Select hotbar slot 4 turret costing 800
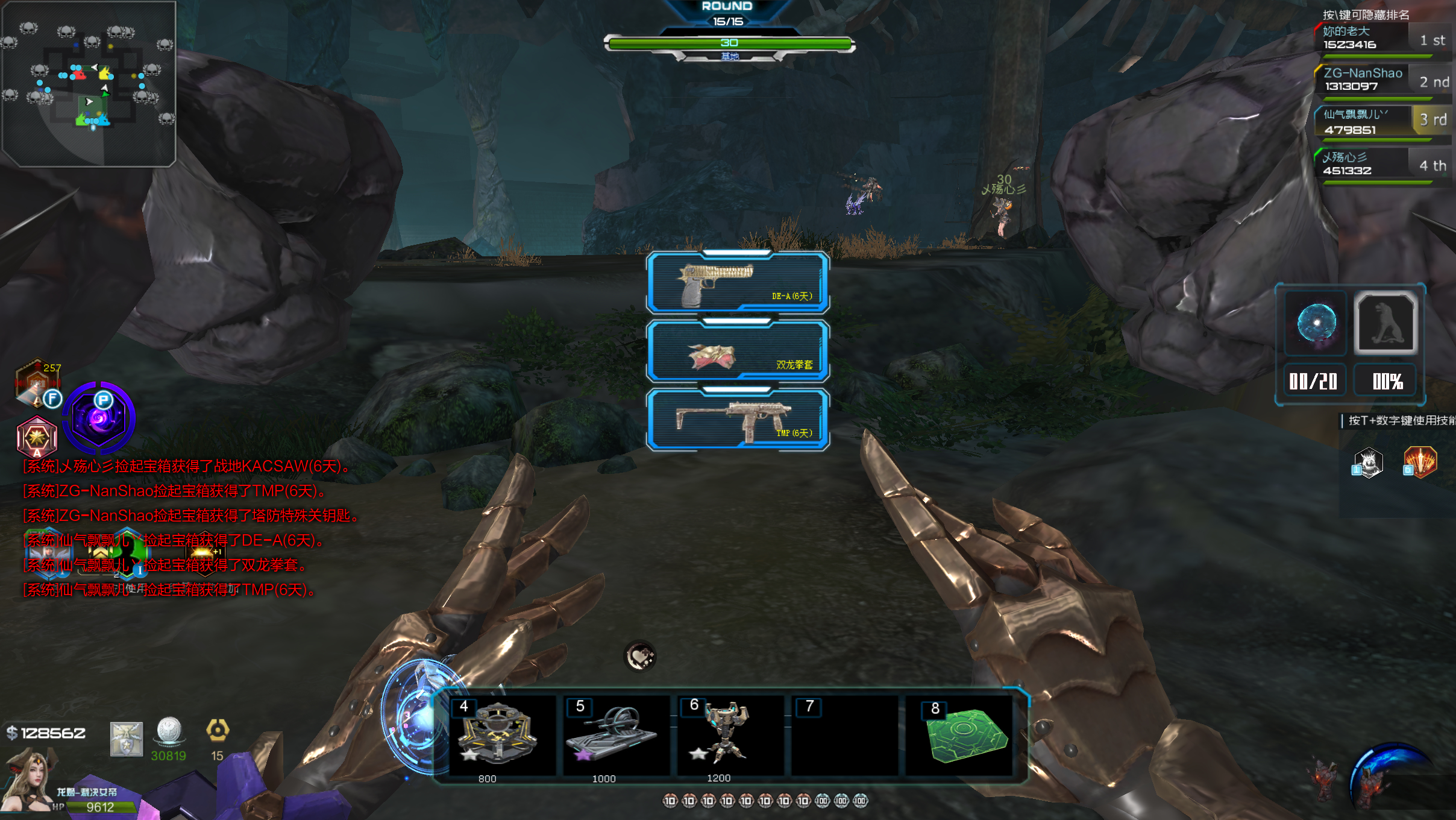 click(x=501, y=736)
